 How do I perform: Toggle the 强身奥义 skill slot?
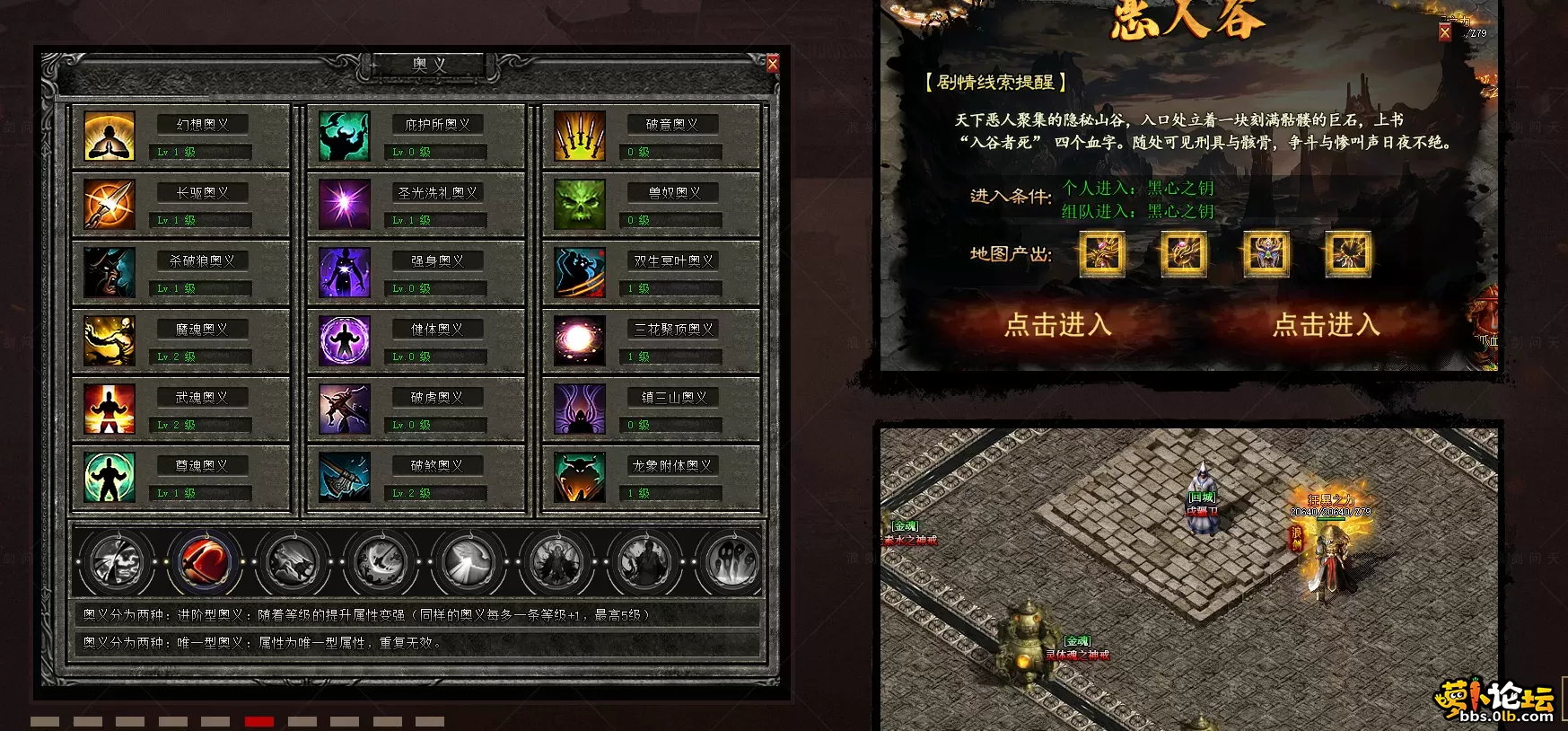pos(344,273)
